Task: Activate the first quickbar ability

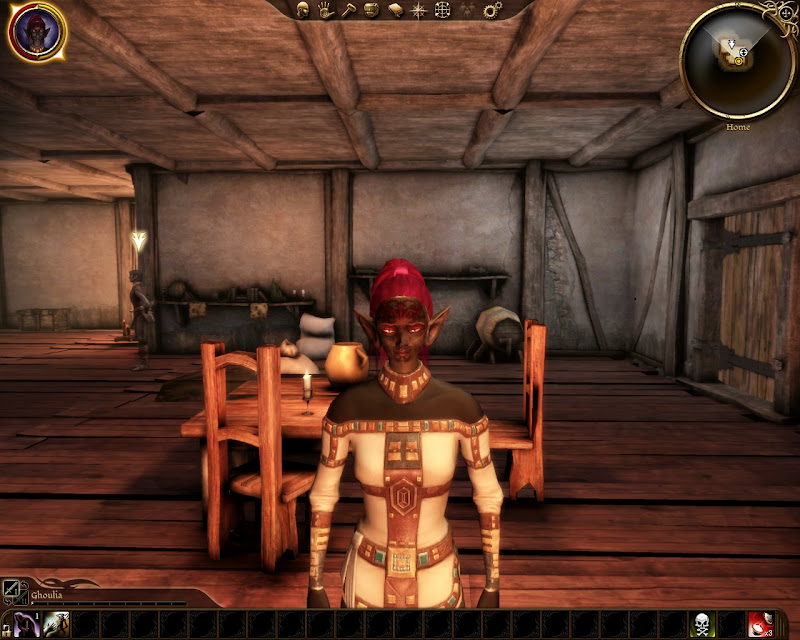Action: tap(28, 624)
